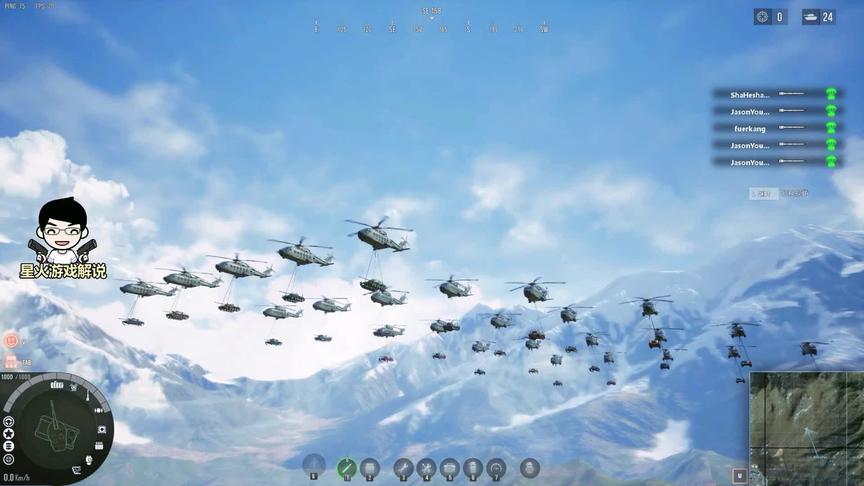Screen dimensions: 864x486
Task: Use the crossed tools repair kit
Action: 426,467
